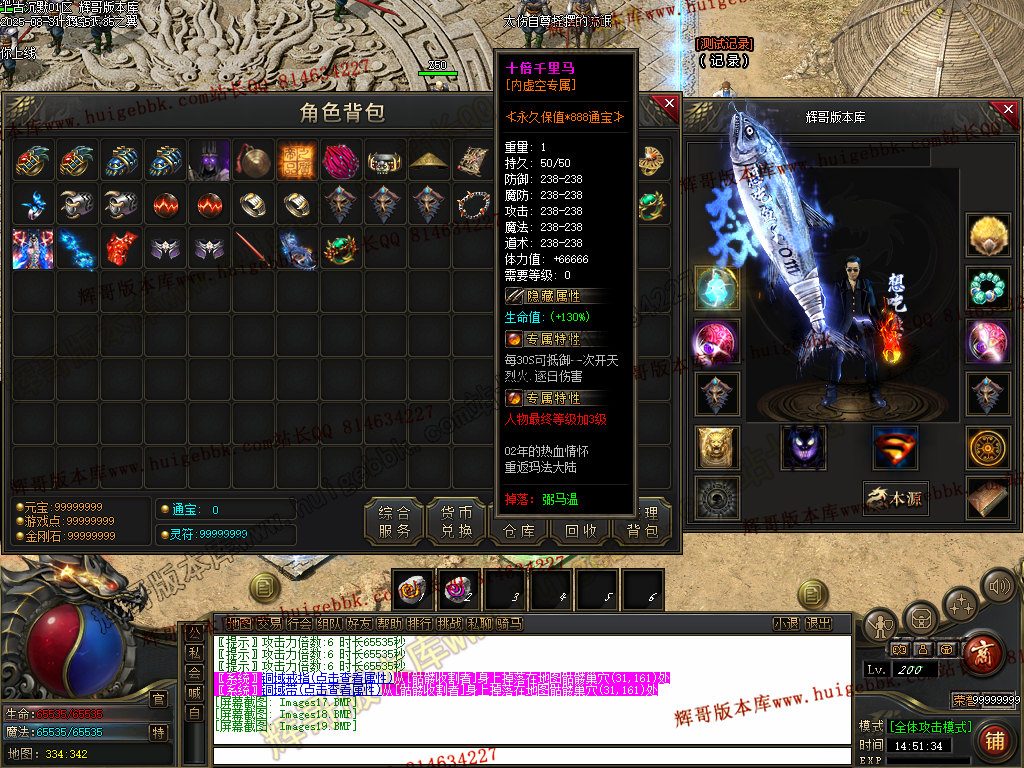The height and width of the screenshot is (768, 1024).
Task: Close the character backpack window
Action: [x=669, y=105]
